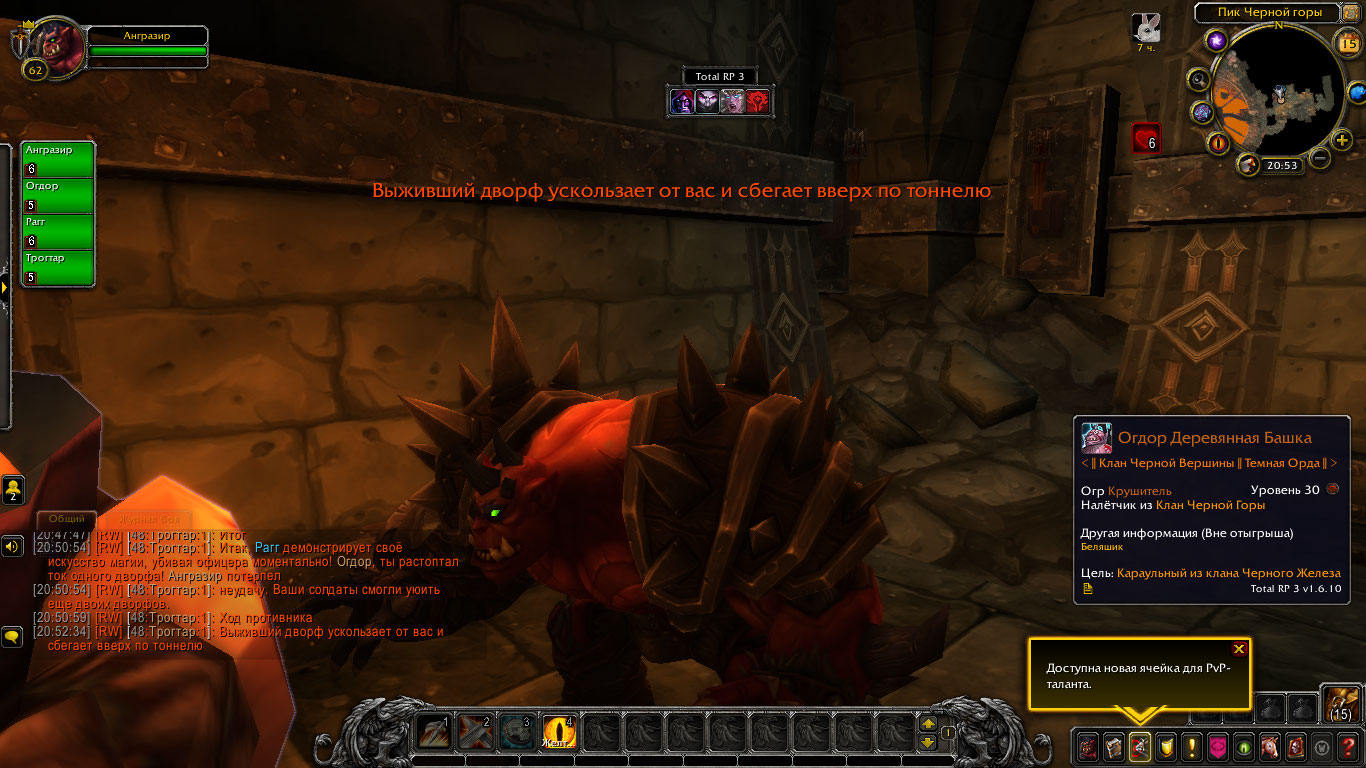Click the minimap tracking magnifier button
The width and height of the screenshot is (1366, 768).
tap(1198, 80)
